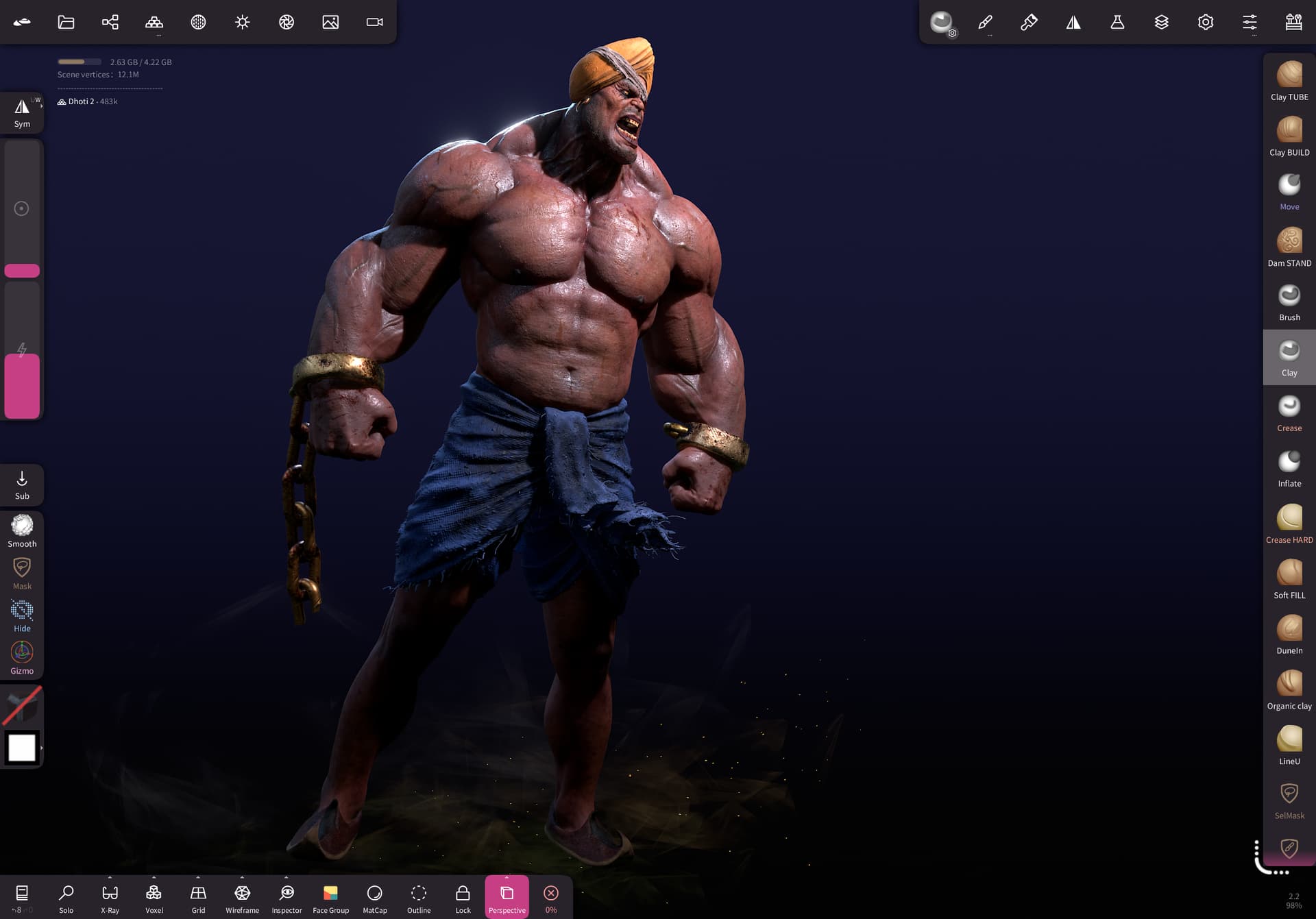Open the settings gear menu
1316x919 pixels.
tap(1205, 22)
